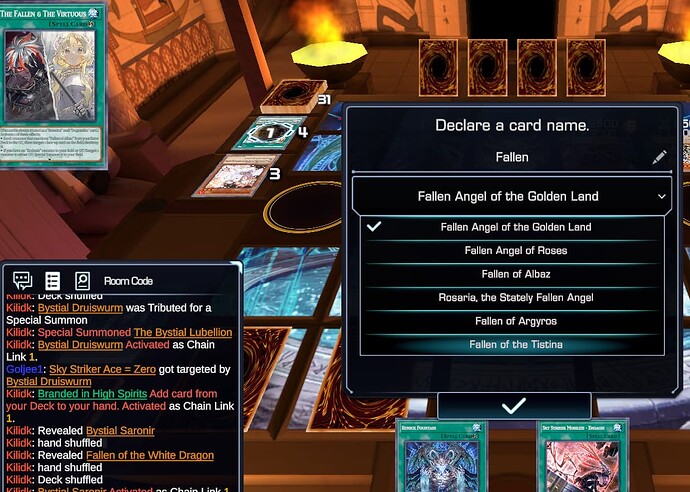Confirm the declared card with the checkmark button
The width and height of the screenshot is (690, 492).
coord(514,406)
